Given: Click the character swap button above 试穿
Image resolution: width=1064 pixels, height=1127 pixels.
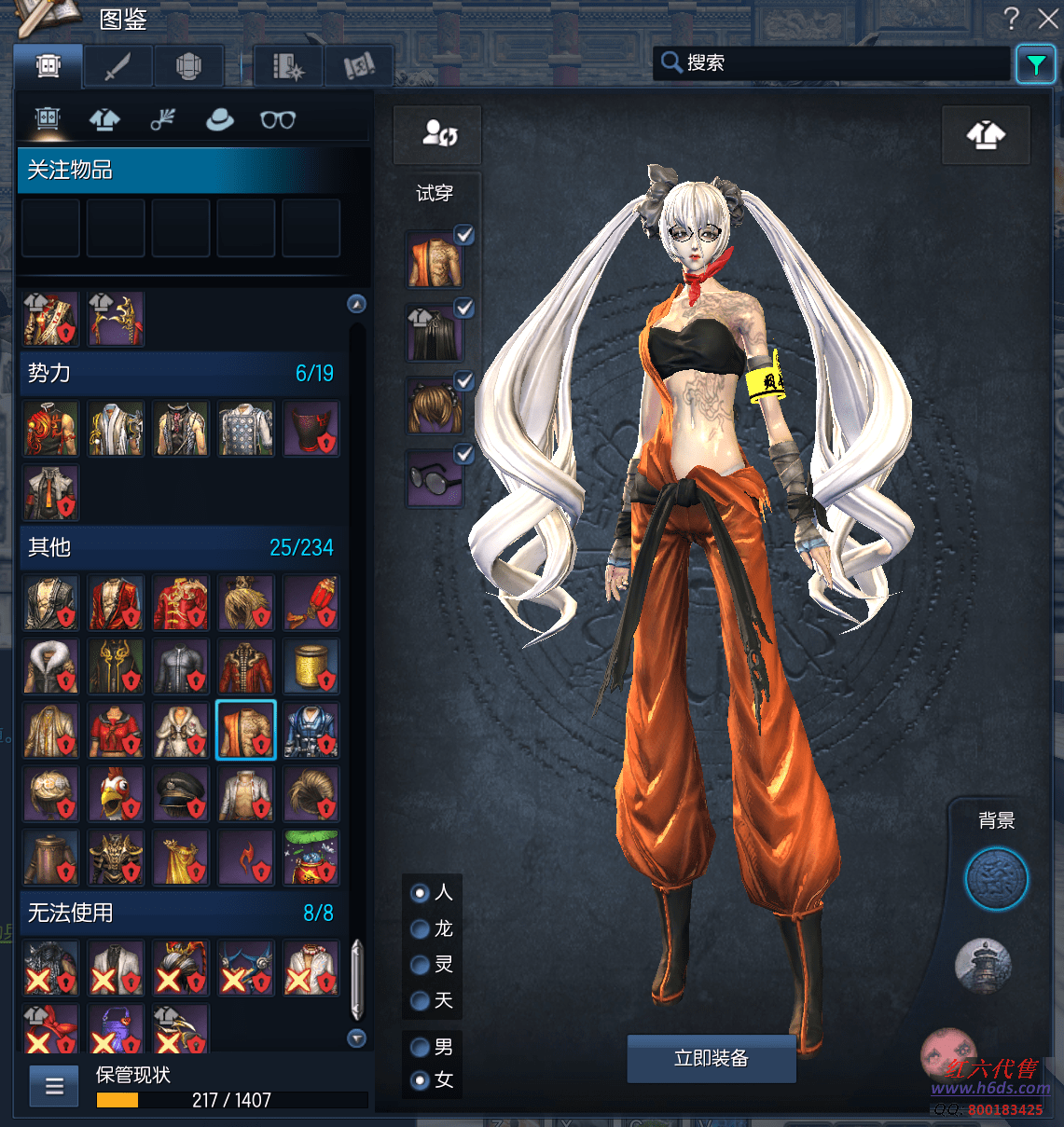Looking at the screenshot, I should point(438,133).
